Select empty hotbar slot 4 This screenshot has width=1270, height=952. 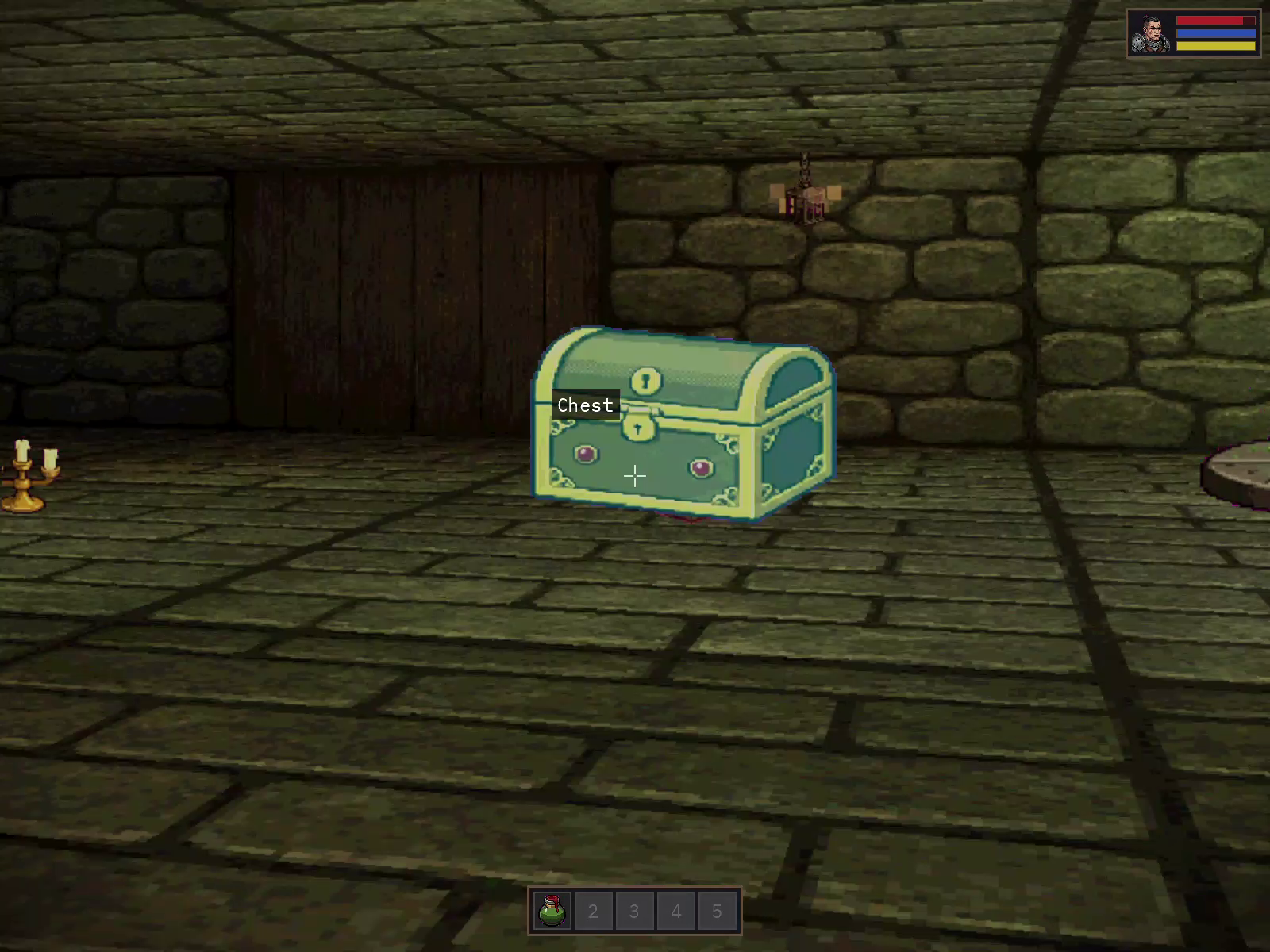675,911
